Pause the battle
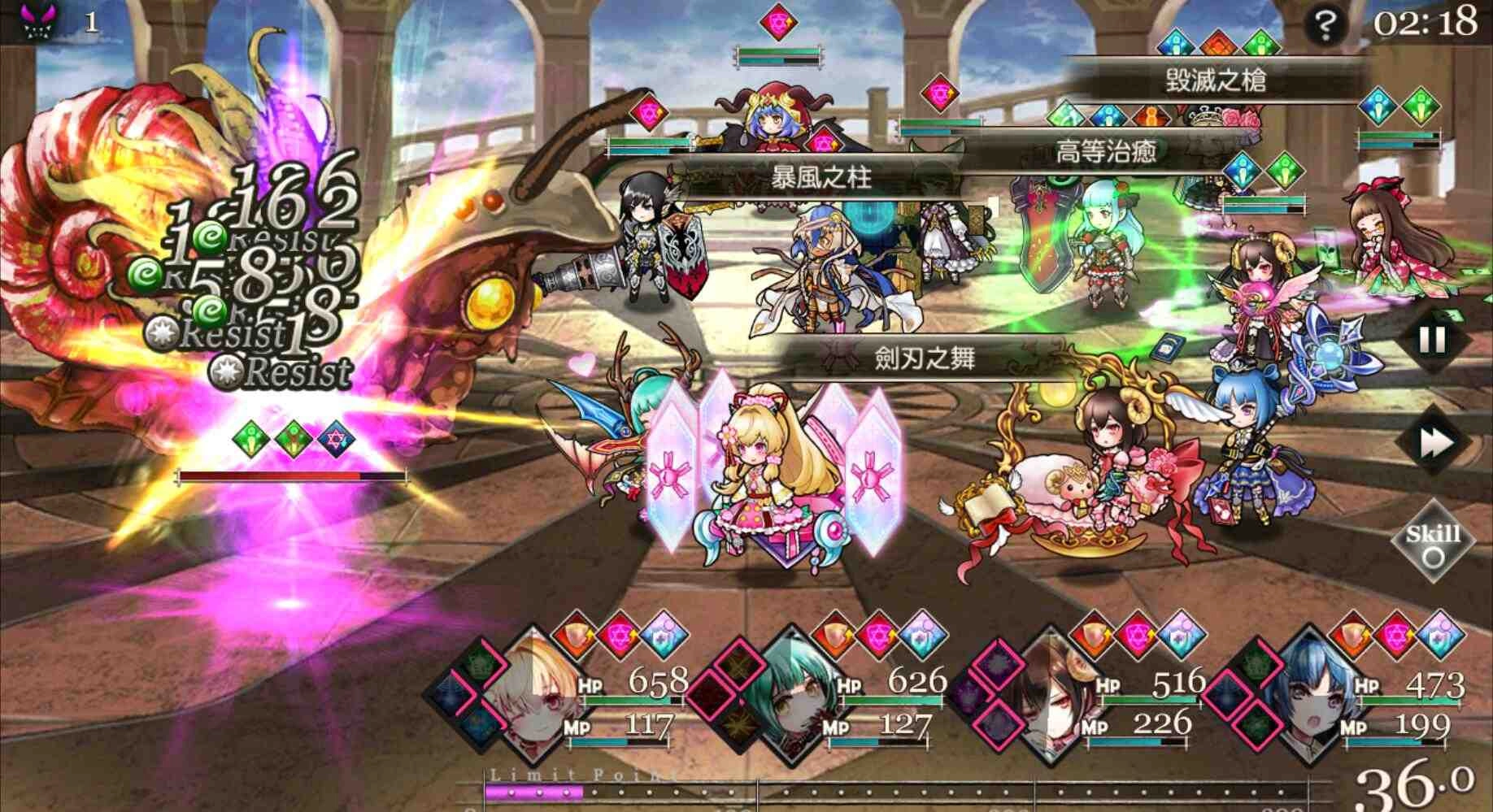The height and width of the screenshot is (812, 1493). [1432, 340]
